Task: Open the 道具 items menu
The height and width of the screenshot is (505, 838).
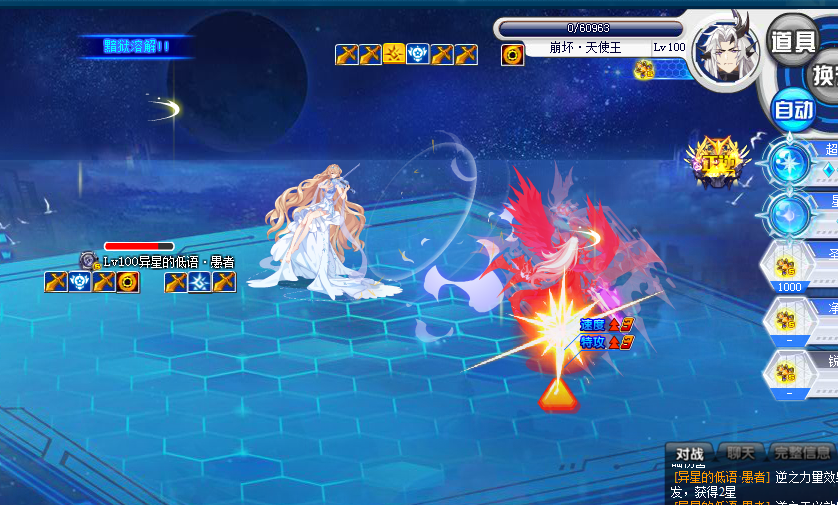Action: point(793,40)
